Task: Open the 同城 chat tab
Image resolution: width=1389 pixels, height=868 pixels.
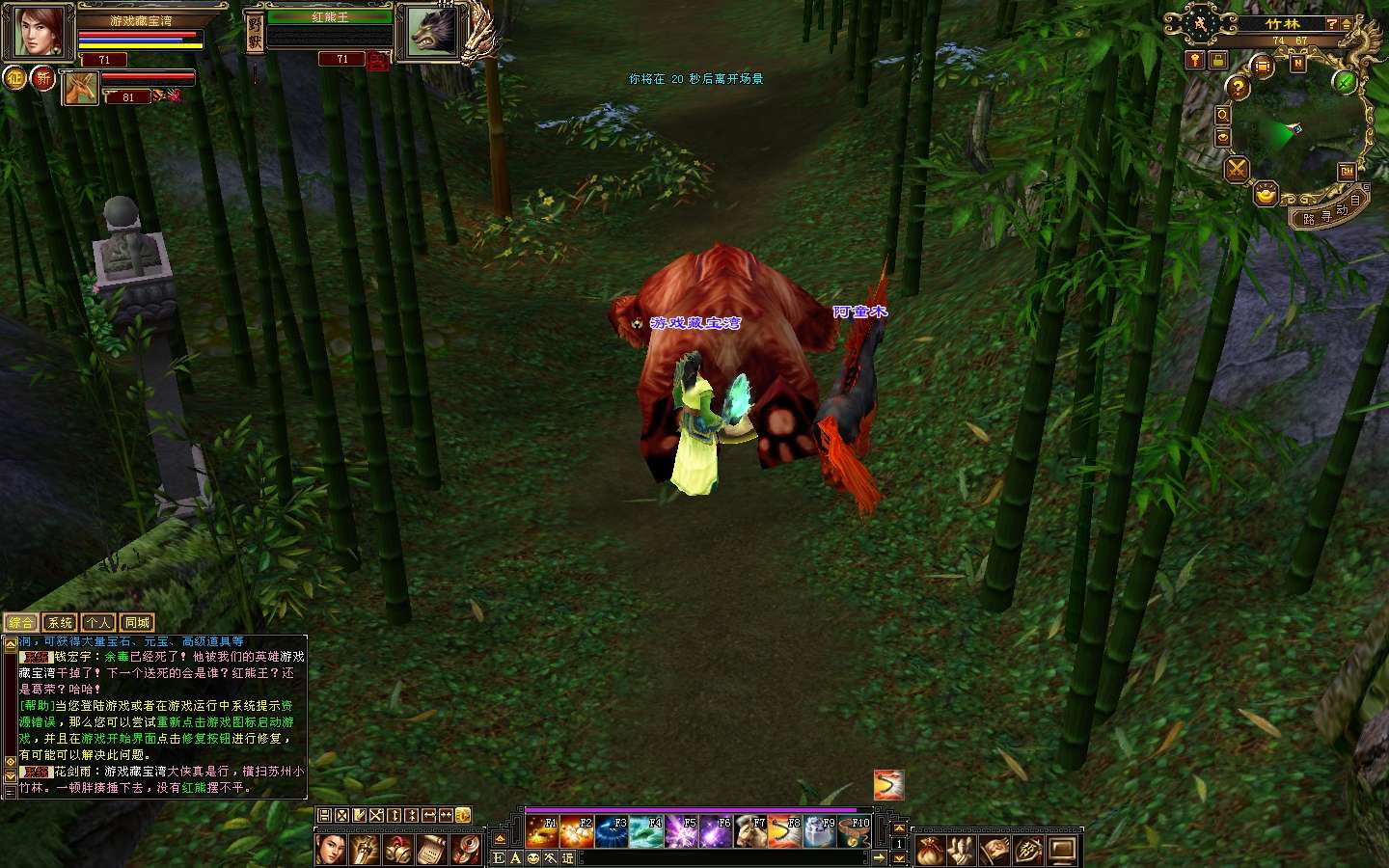Action: 137,623
